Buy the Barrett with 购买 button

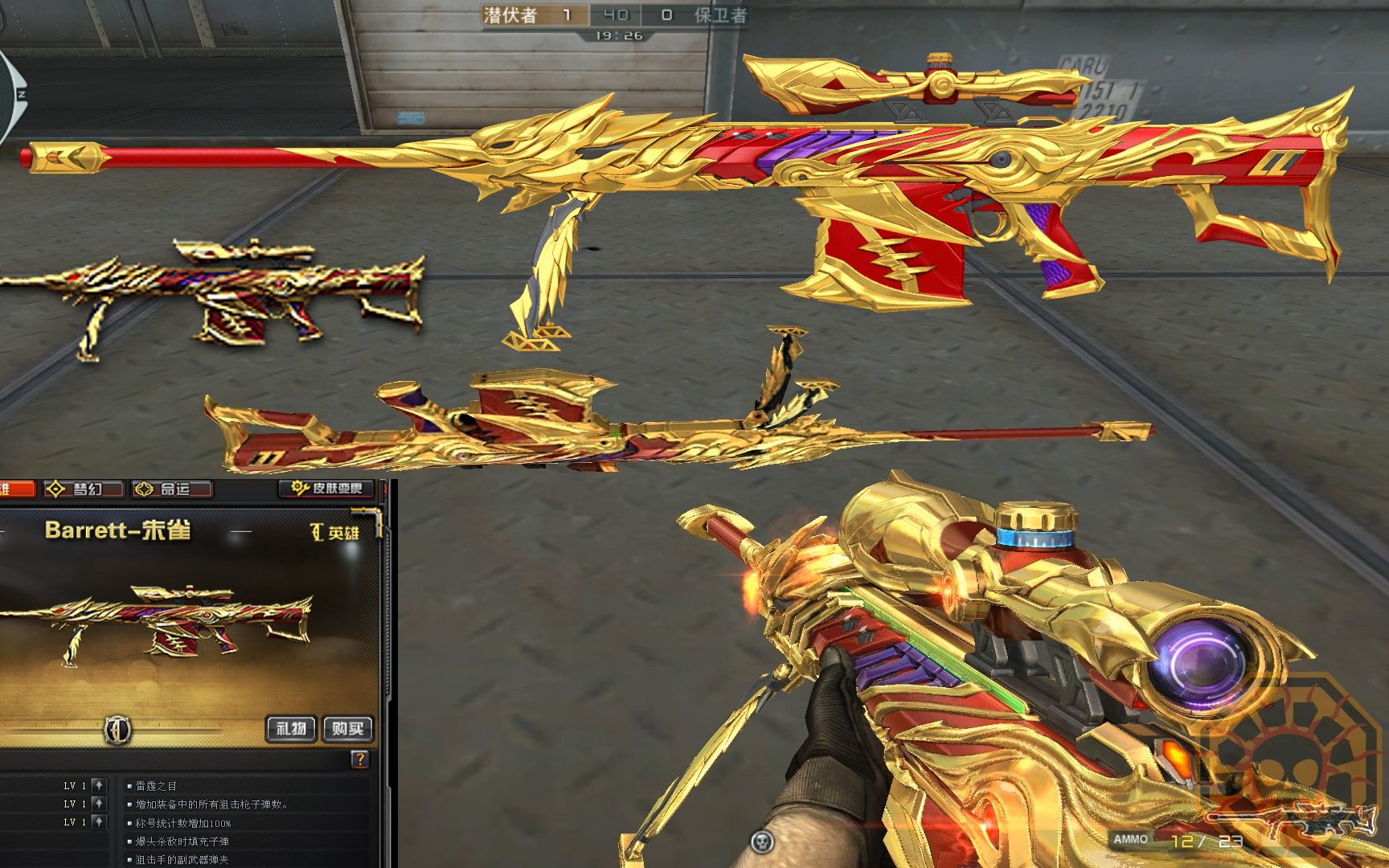click(348, 729)
